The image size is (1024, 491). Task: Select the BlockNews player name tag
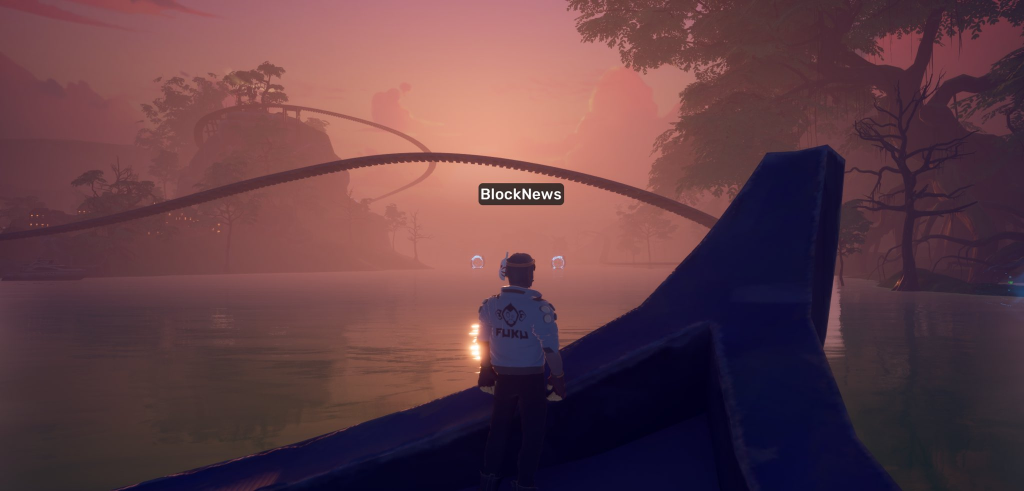[x=520, y=194]
